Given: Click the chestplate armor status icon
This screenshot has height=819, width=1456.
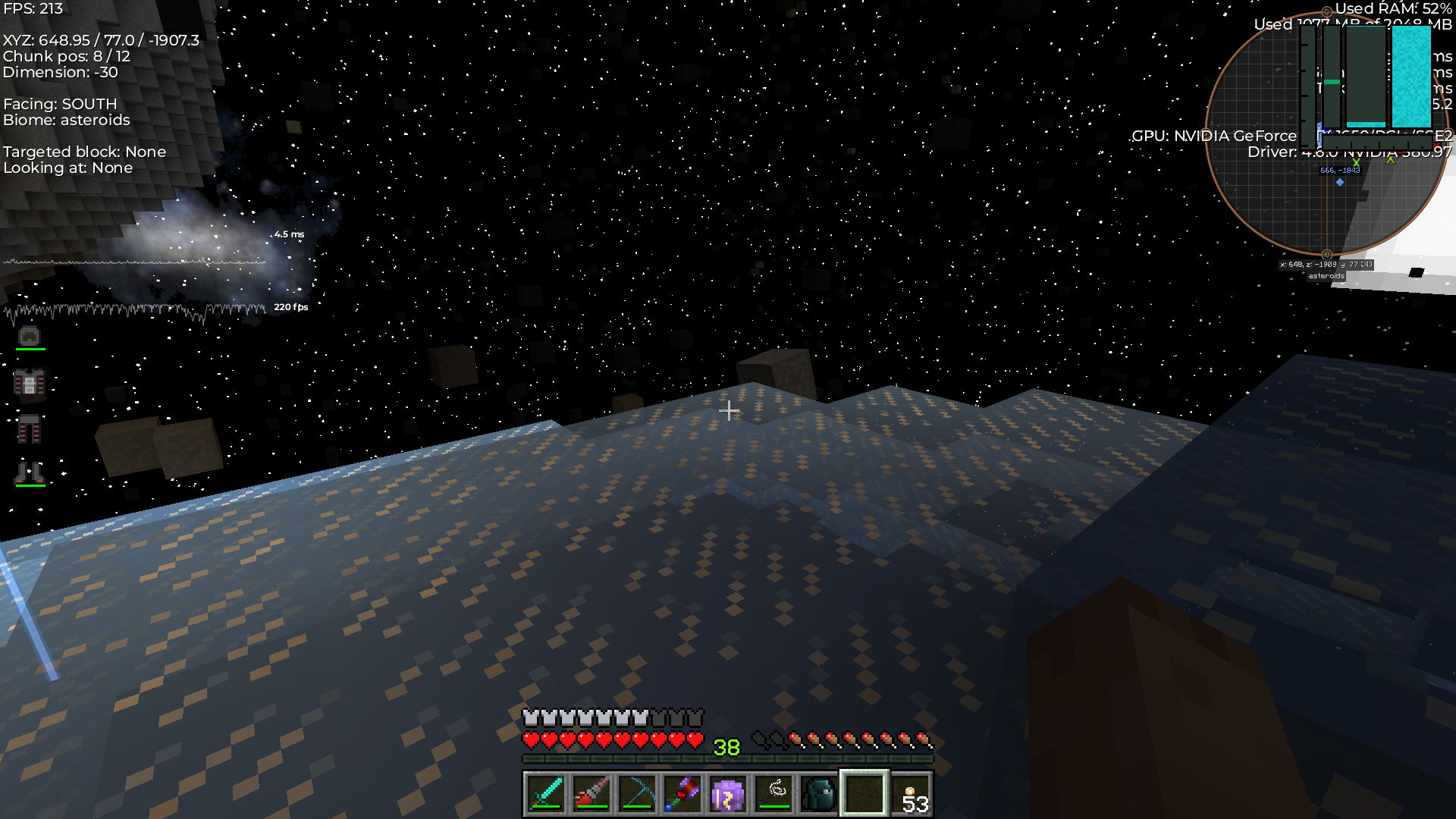Looking at the screenshot, I should [30, 383].
